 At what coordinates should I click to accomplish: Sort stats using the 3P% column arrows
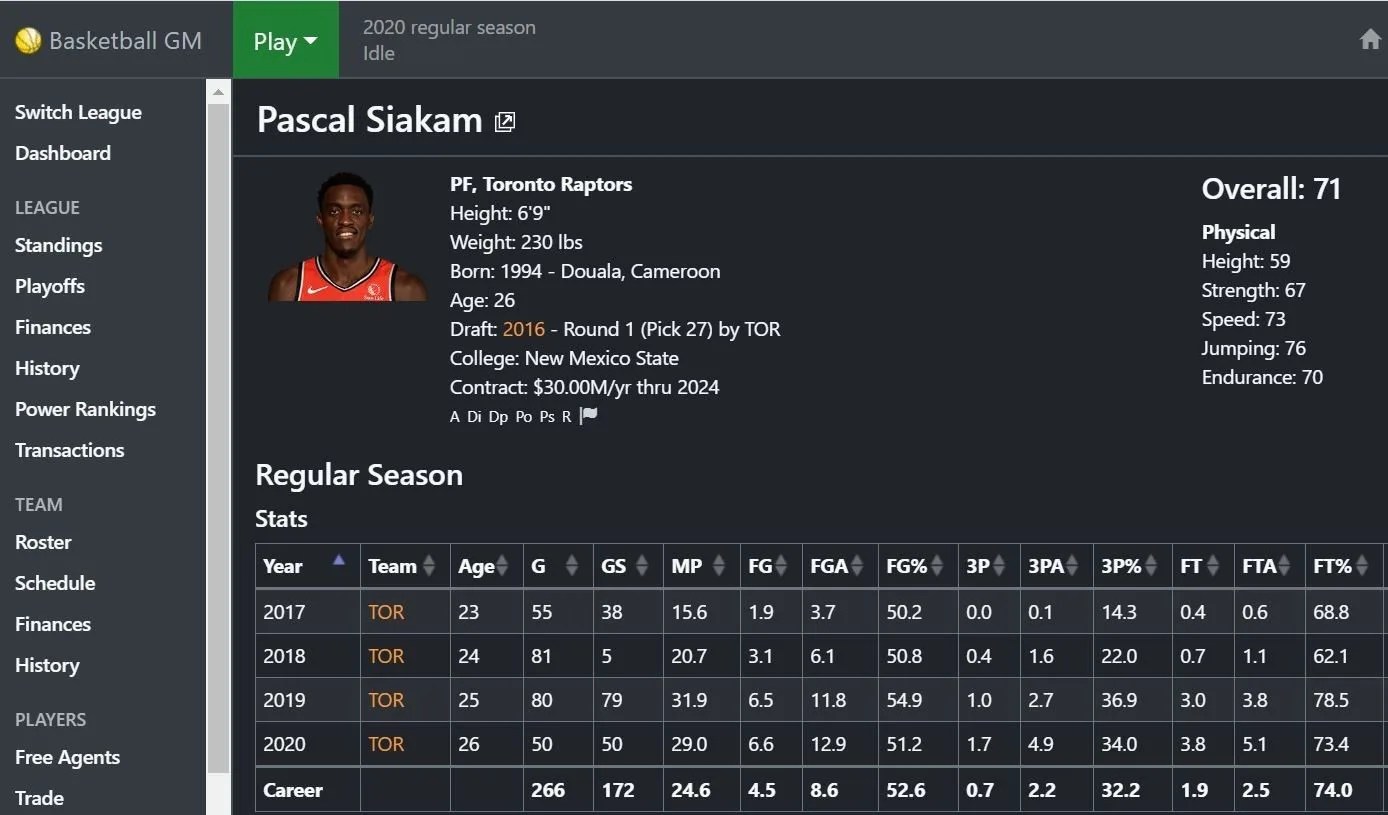pyautogui.click(x=1152, y=565)
